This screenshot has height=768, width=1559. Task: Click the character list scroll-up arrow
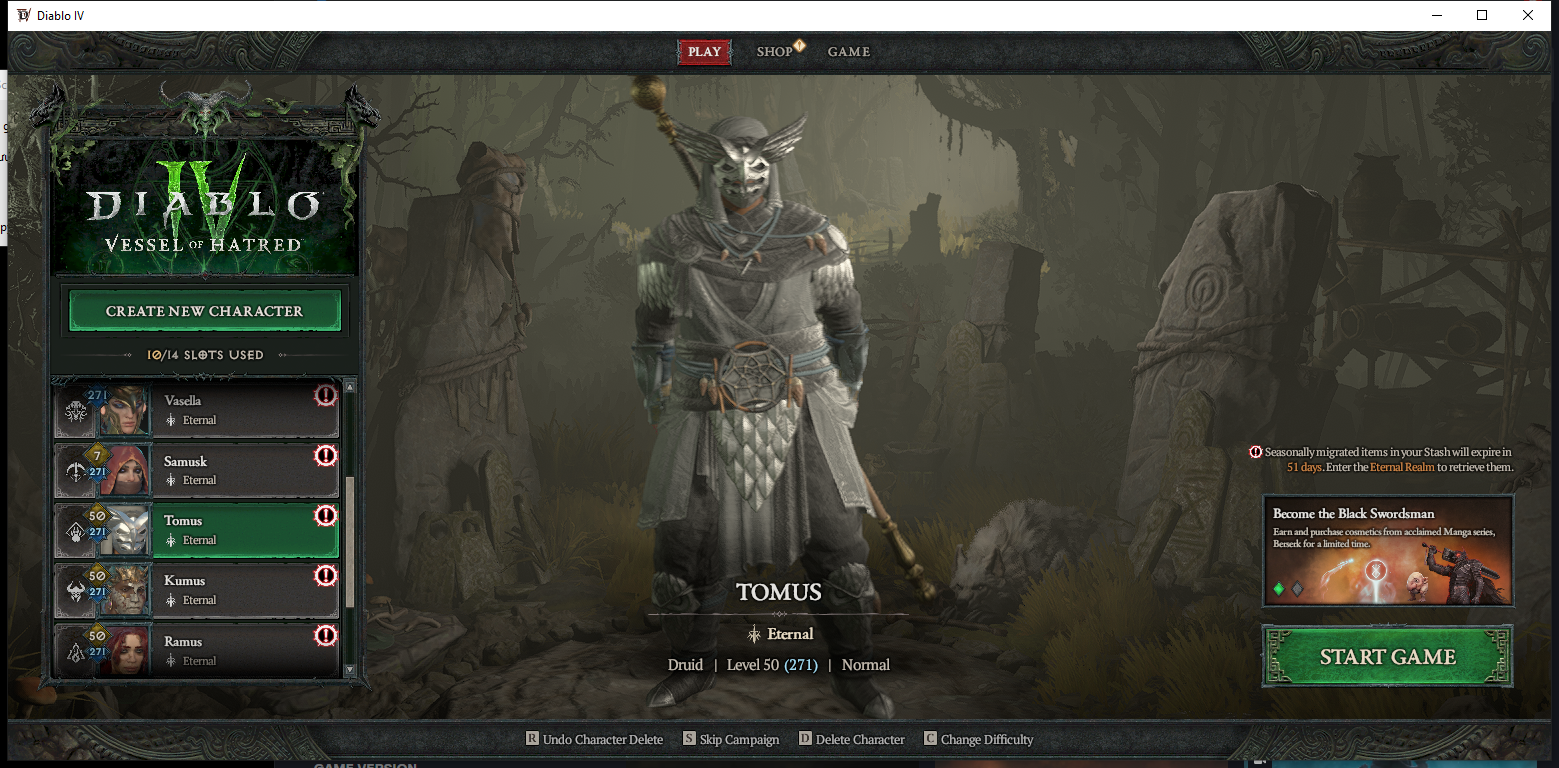(x=350, y=387)
